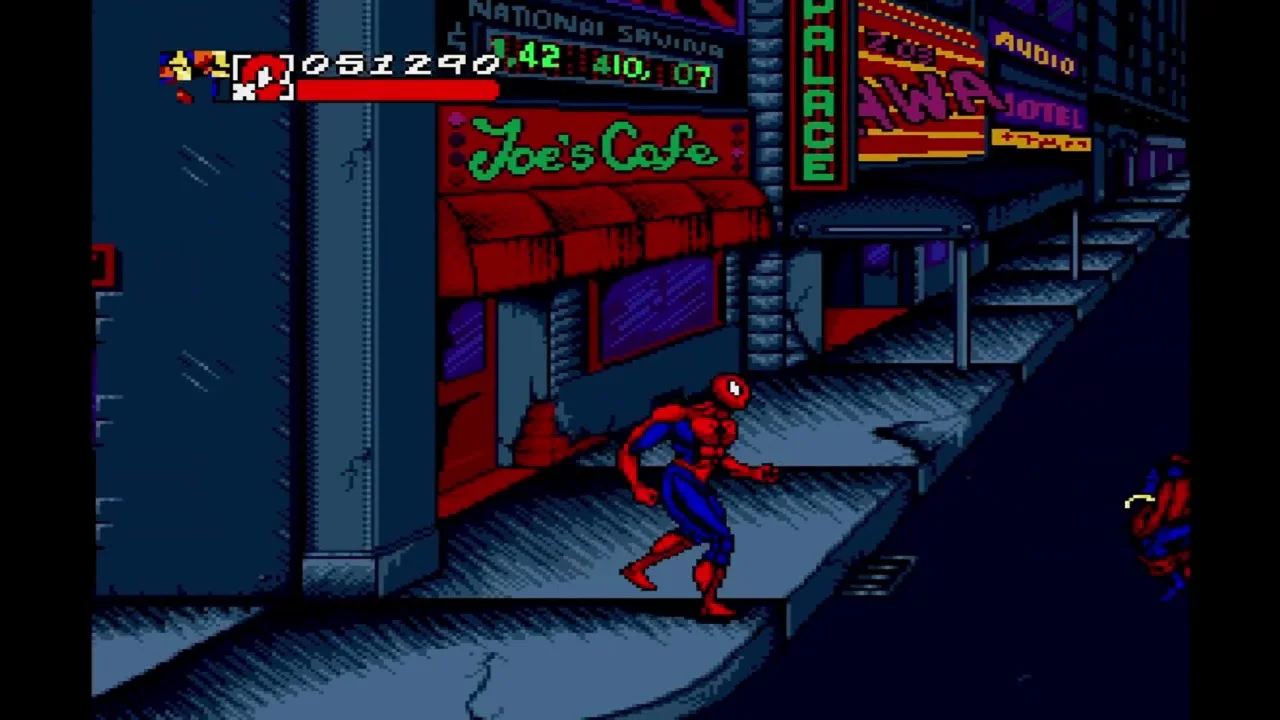
Task: Click the Spider-Man portrait icon in brackets
Action: (x=264, y=75)
